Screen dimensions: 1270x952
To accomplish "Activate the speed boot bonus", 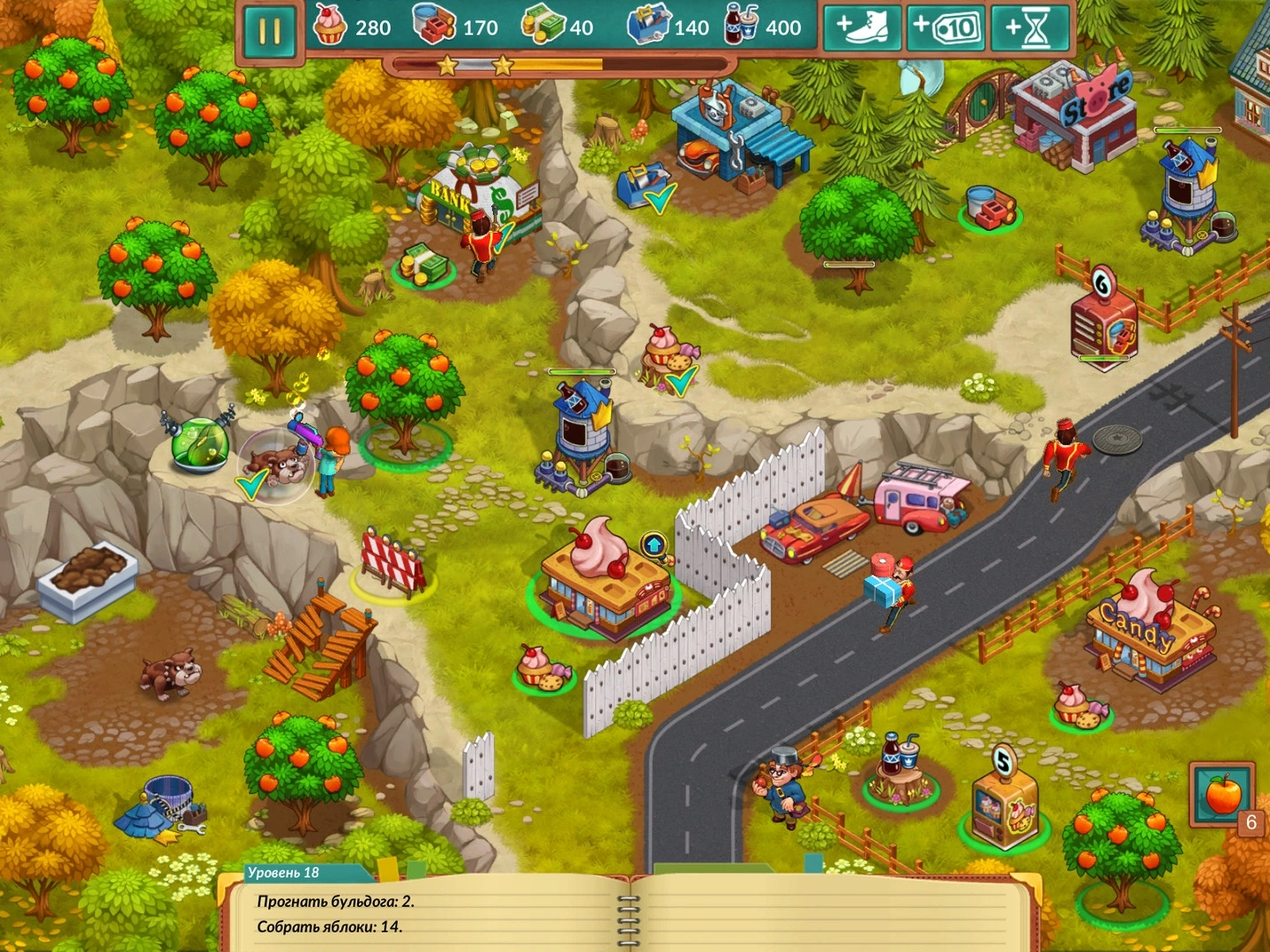I will [x=862, y=28].
